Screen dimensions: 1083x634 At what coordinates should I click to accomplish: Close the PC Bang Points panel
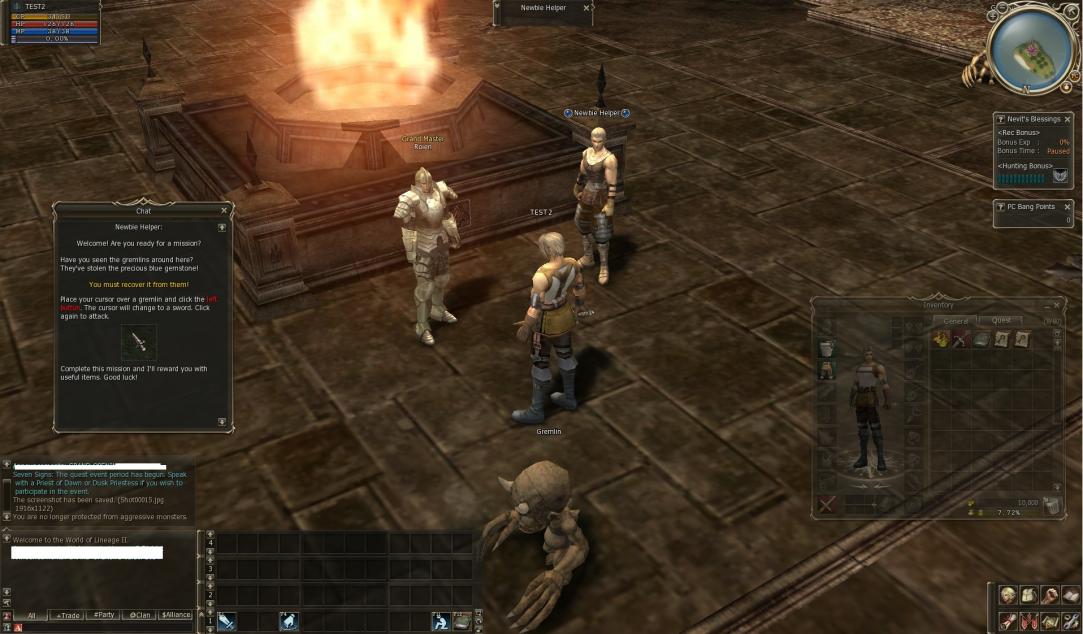pos(1067,207)
